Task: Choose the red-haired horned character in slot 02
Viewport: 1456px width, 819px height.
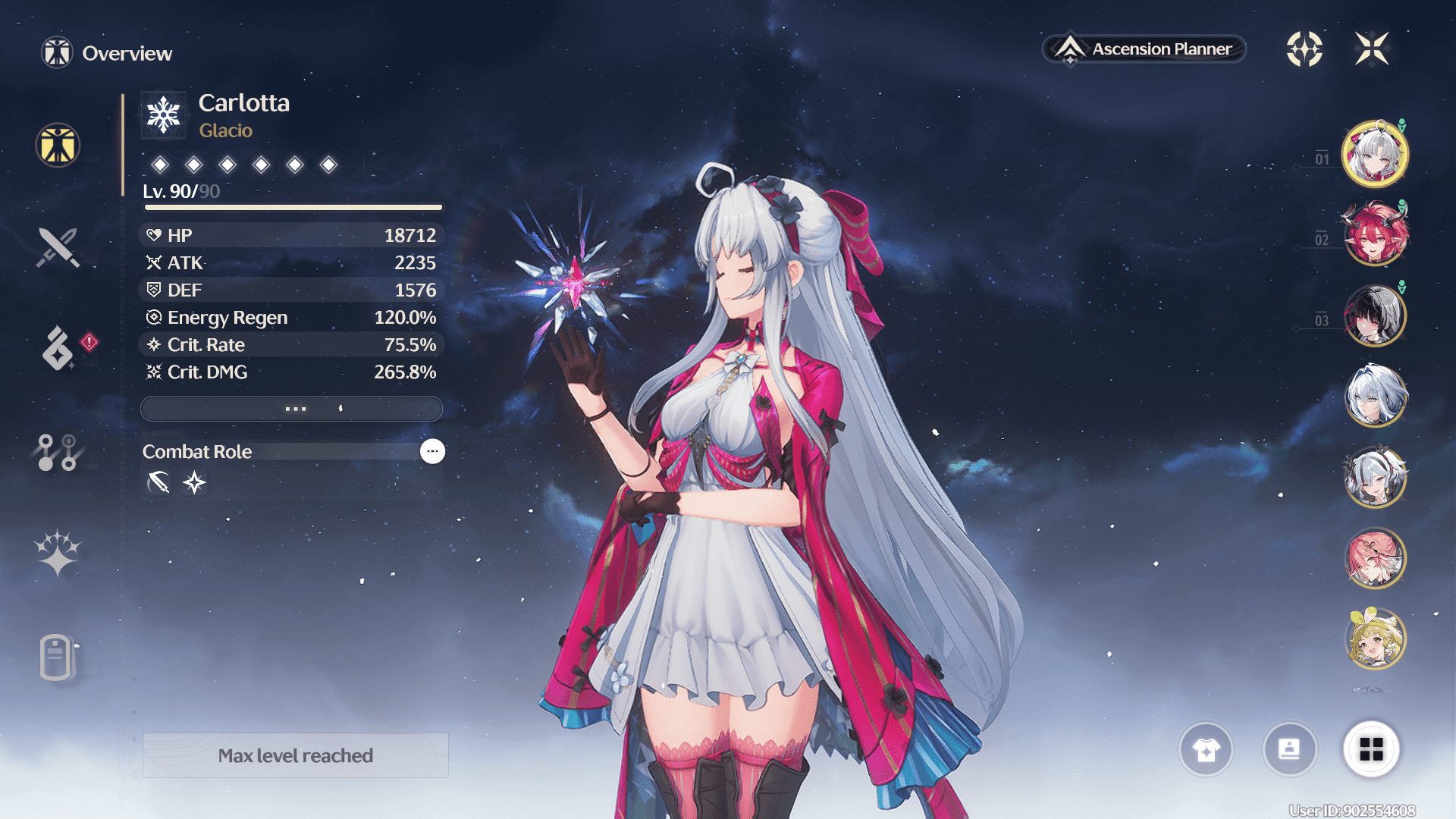Action: coord(1375,234)
